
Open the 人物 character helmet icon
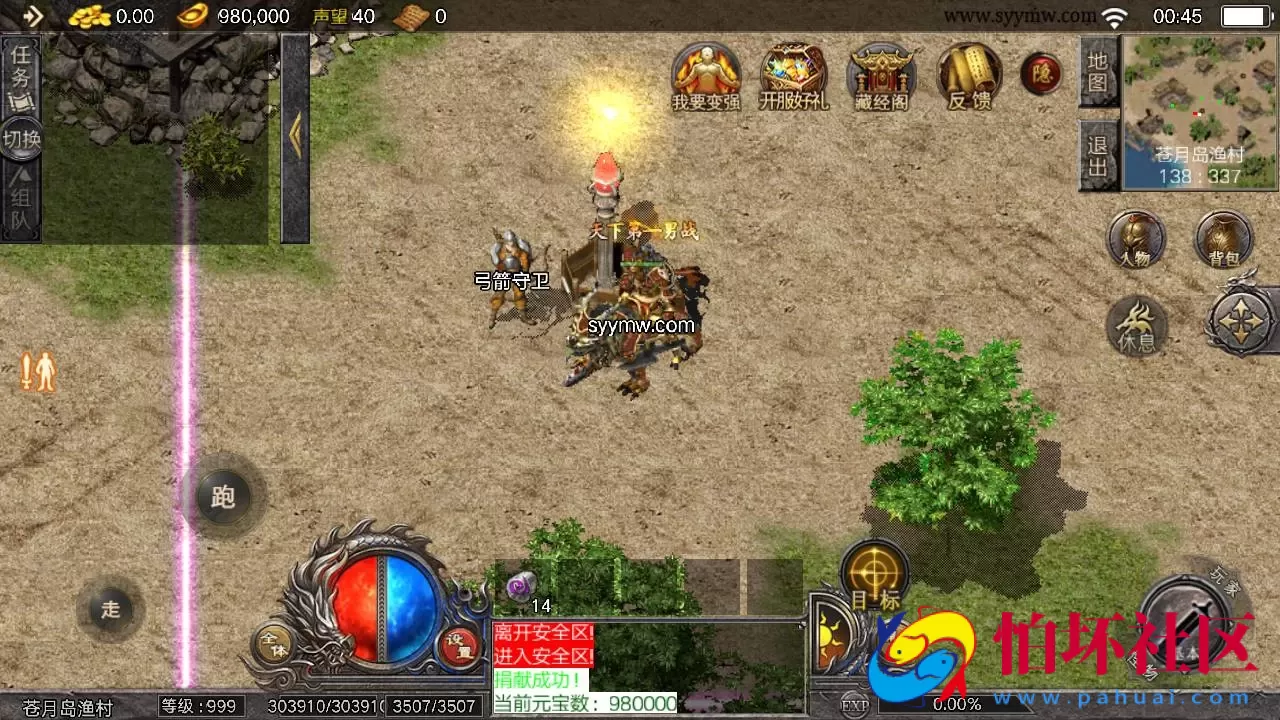[x=1135, y=240]
